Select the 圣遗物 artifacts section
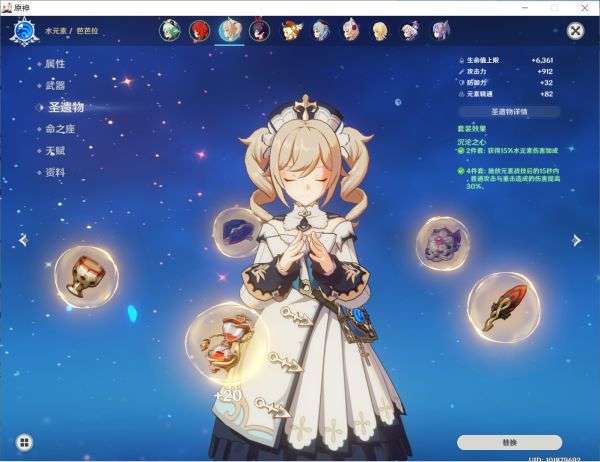This screenshot has height=462, width=600. click(x=66, y=107)
